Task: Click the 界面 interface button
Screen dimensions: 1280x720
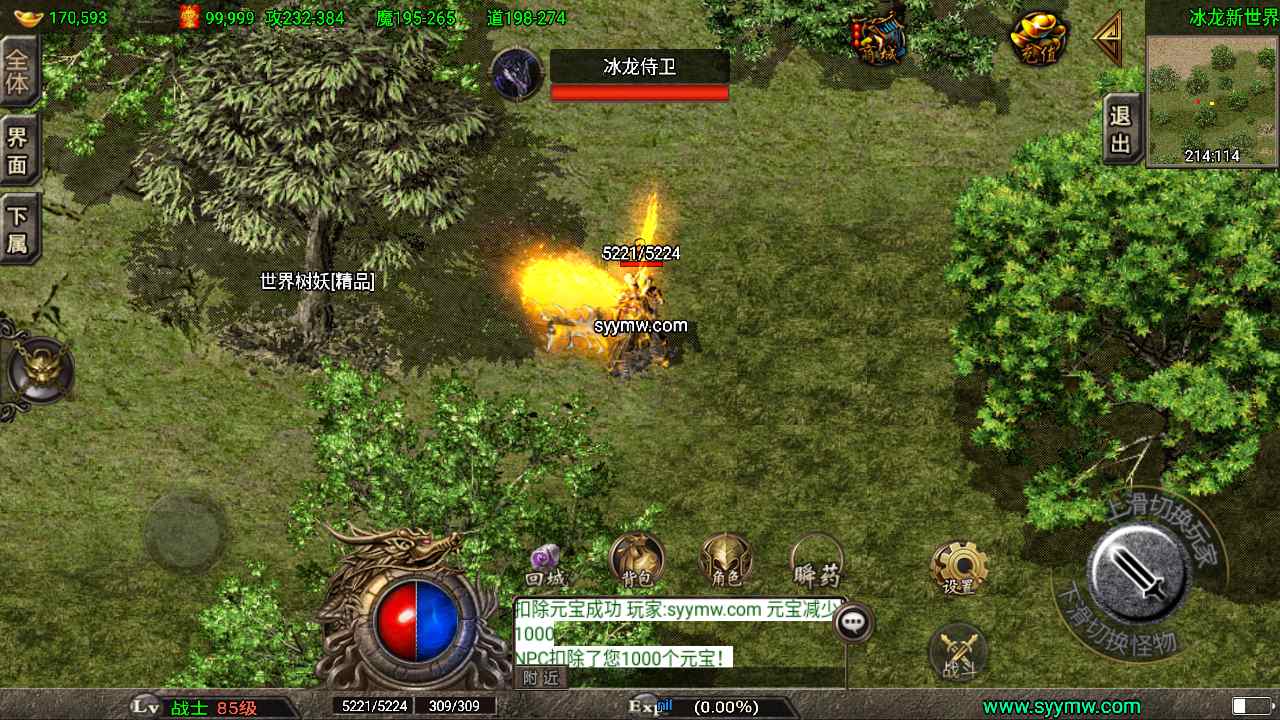Action: (x=18, y=150)
